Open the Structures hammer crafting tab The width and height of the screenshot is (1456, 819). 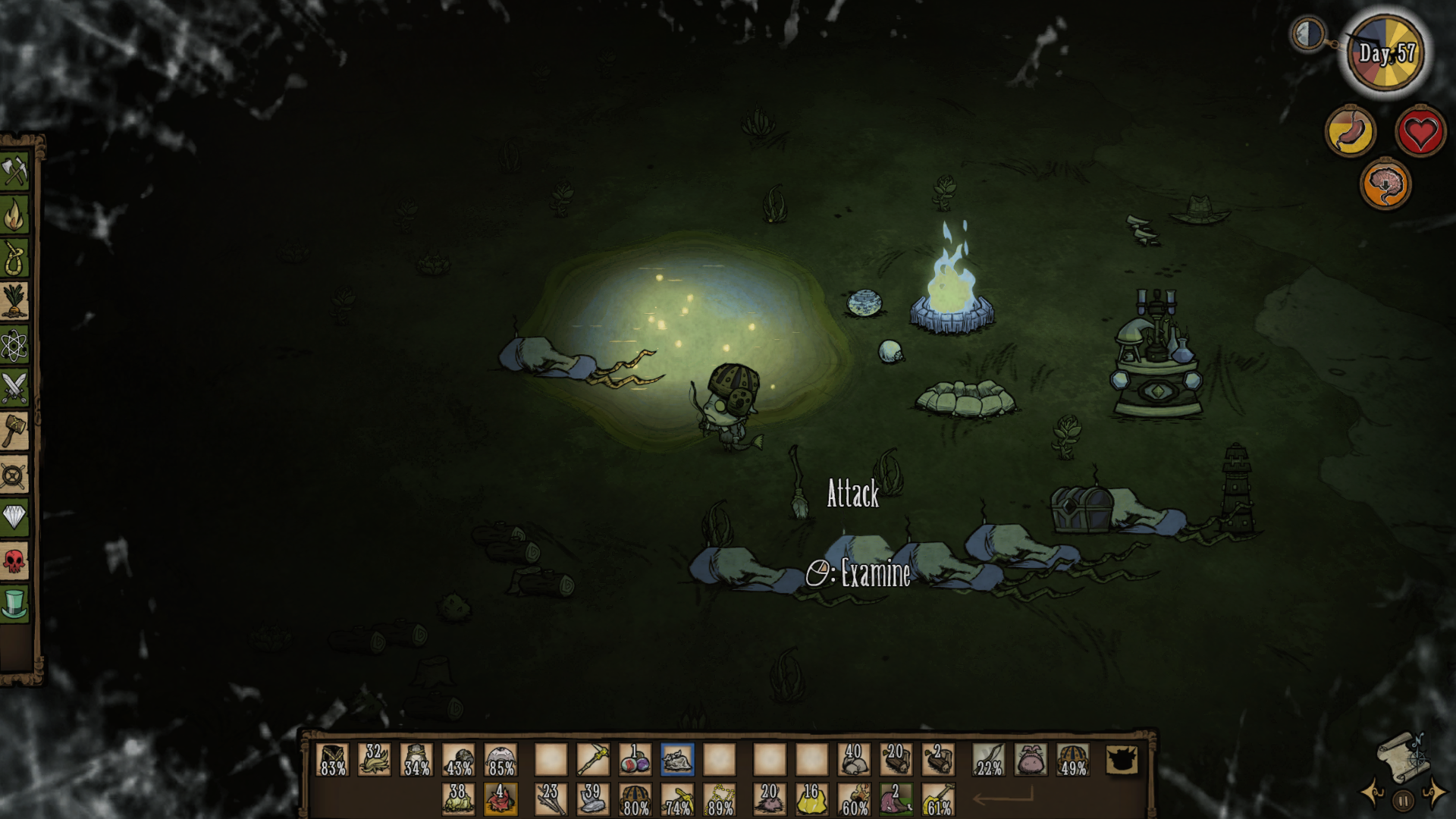tap(14, 431)
